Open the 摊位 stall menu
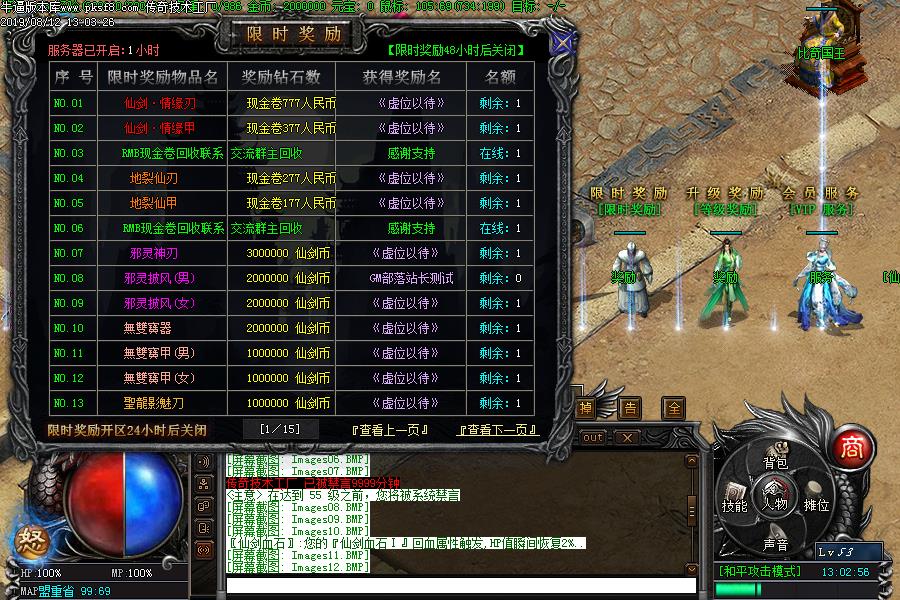The height and width of the screenshot is (600, 900). (817, 505)
